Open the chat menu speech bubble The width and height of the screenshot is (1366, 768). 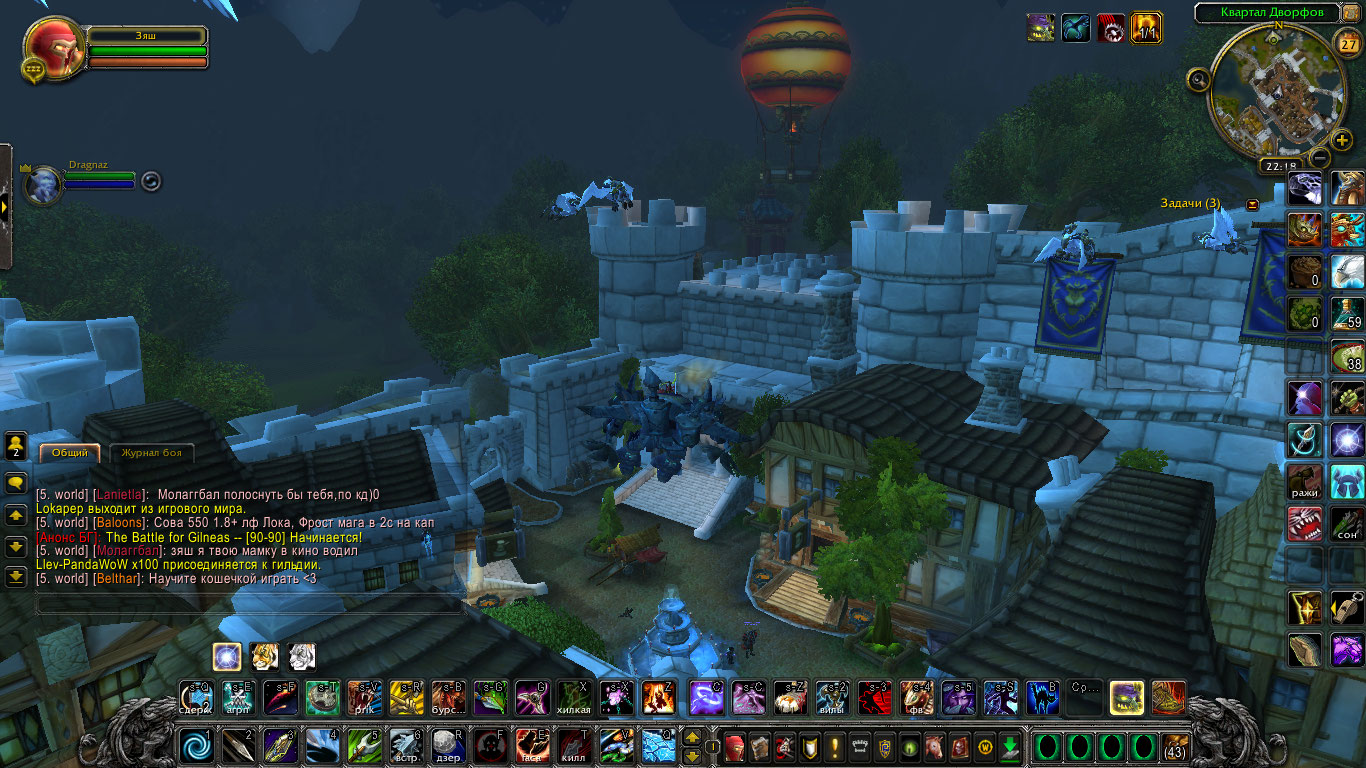(x=16, y=483)
